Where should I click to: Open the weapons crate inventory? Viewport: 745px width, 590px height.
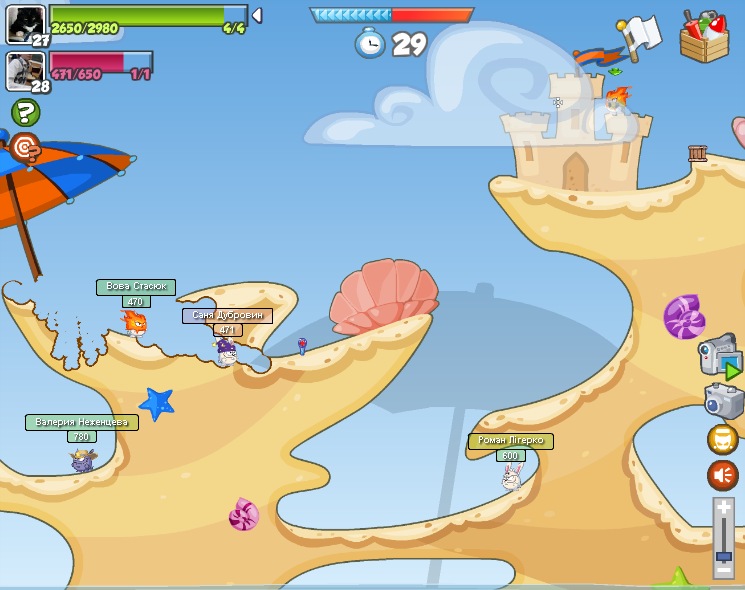pyautogui.click(x=704, y=36)
